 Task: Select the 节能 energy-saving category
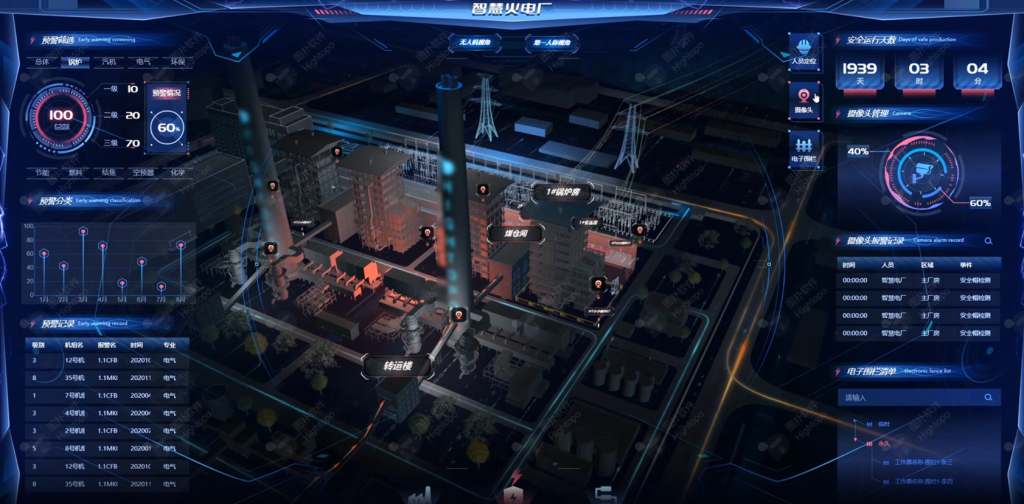pos(42,172)
